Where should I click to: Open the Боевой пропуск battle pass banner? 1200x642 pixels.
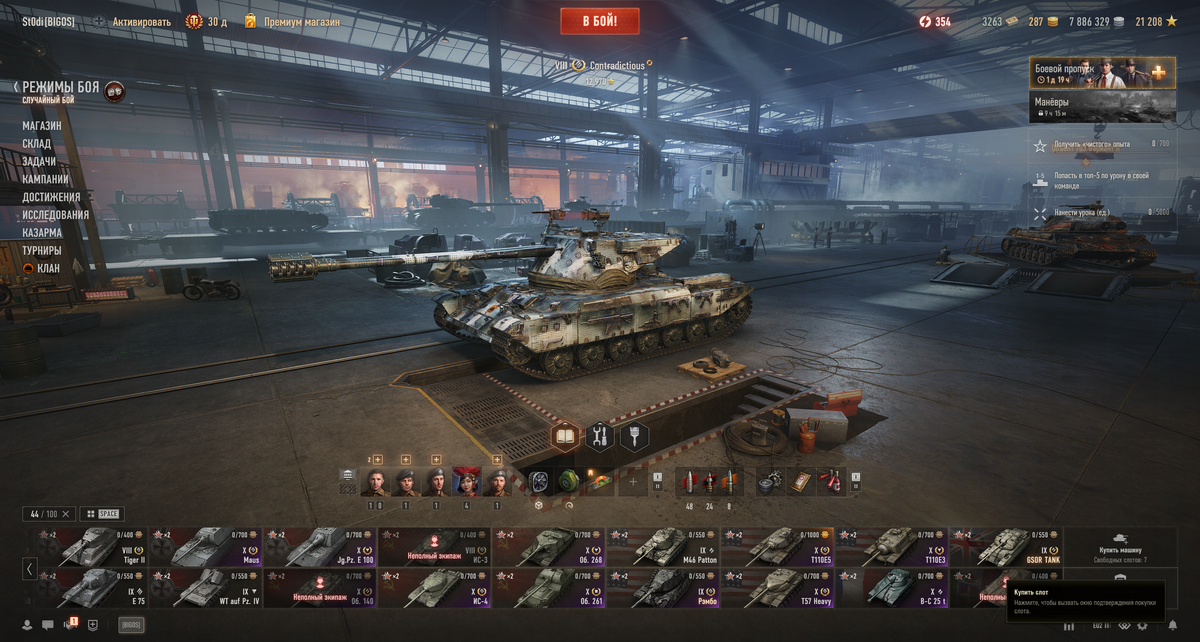1102,73
